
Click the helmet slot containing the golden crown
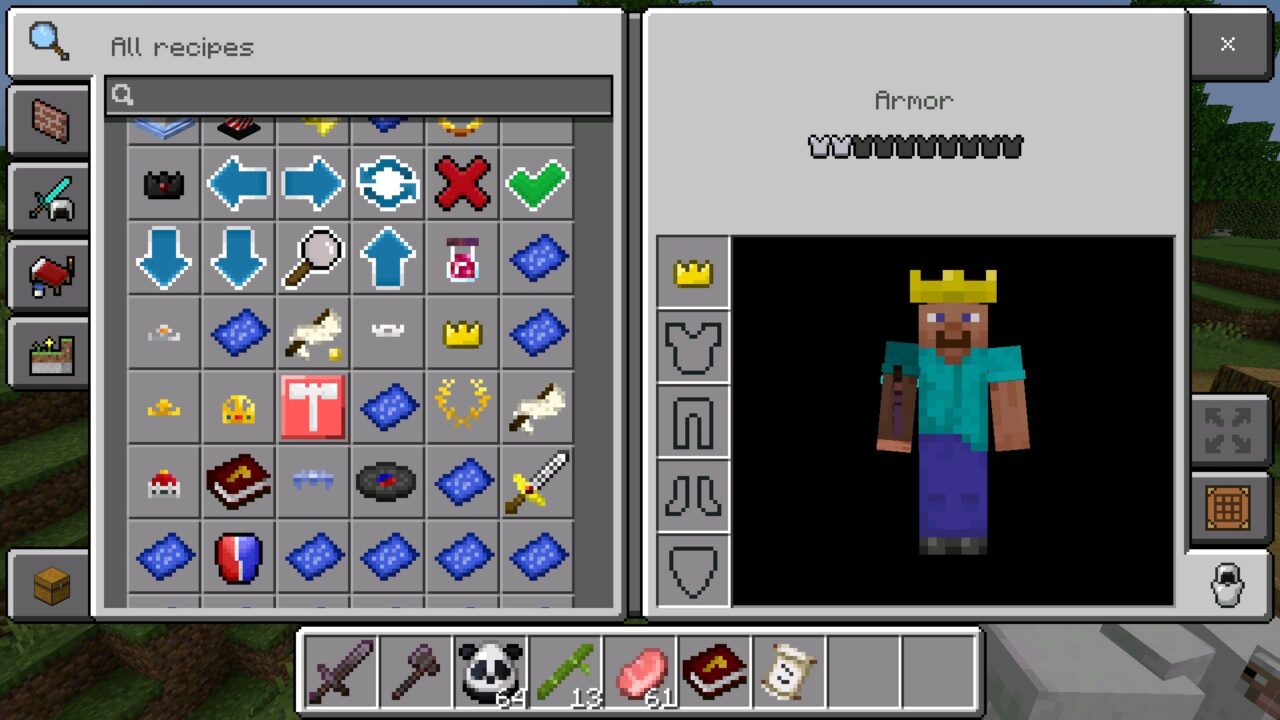[x=693, y=272]
